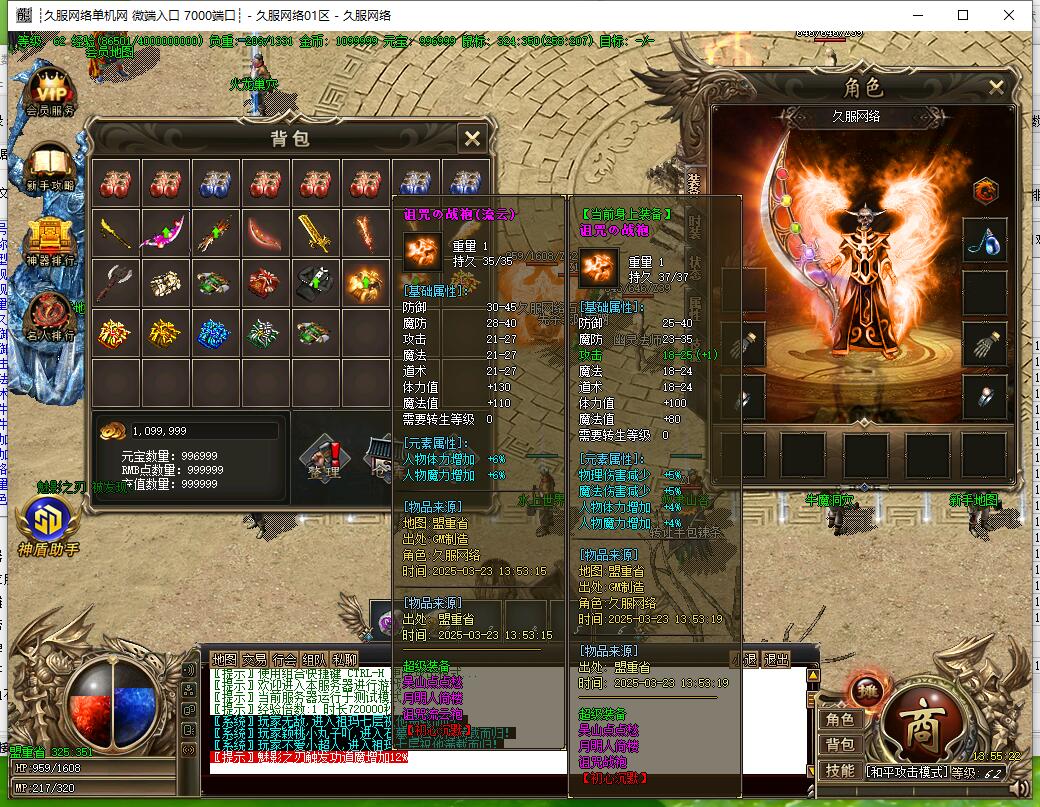This screenshot has width=1040, height=807.
Task: Select the 私聊 private chat tab
Action: 345,660
